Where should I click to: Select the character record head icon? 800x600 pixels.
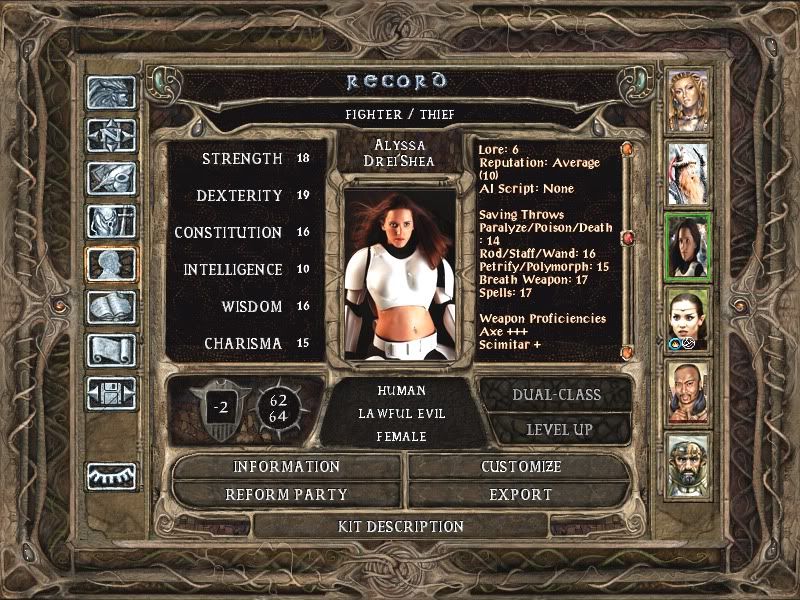click(111, 264)
